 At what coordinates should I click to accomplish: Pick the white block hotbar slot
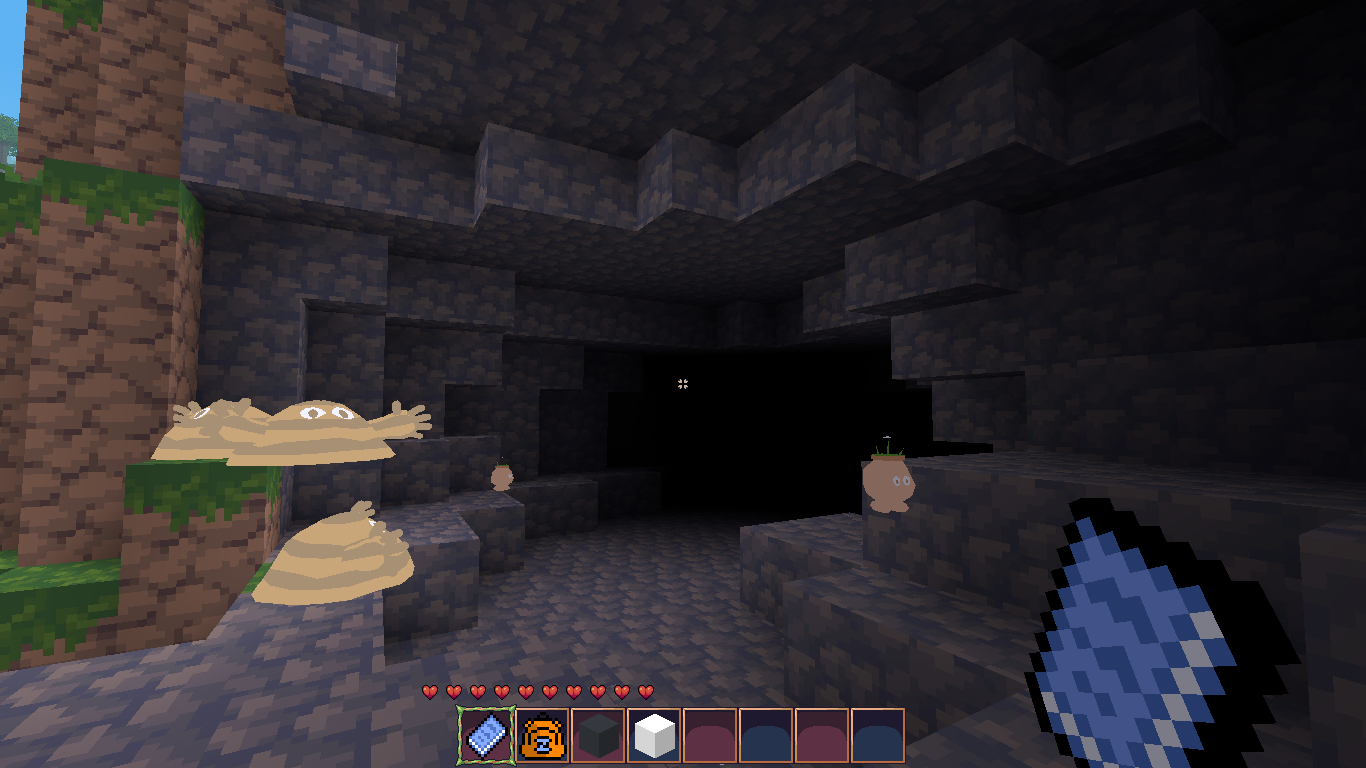pyautogui.click(x=655, y=736)
